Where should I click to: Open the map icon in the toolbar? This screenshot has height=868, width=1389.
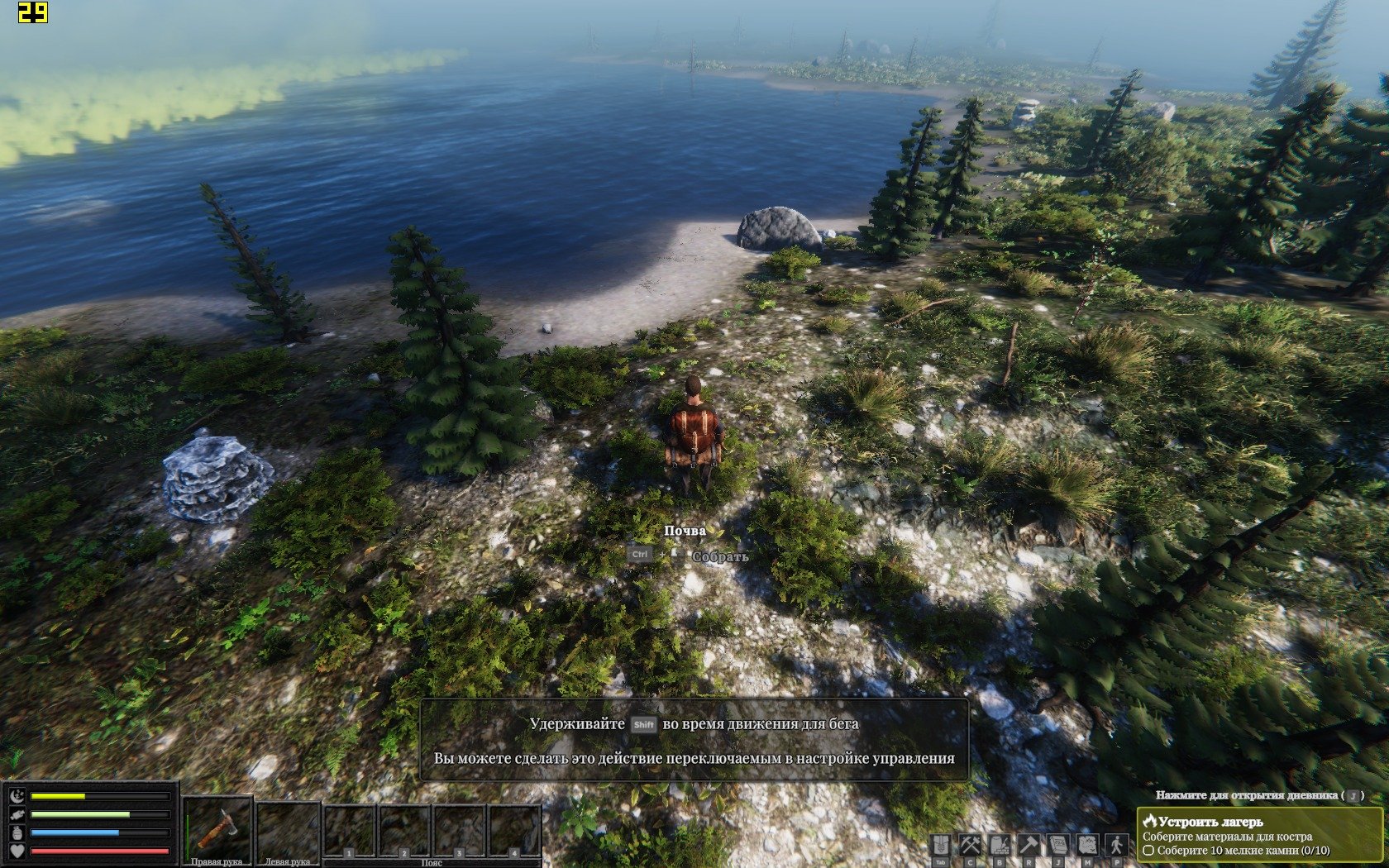click(x=1087, y=846)
